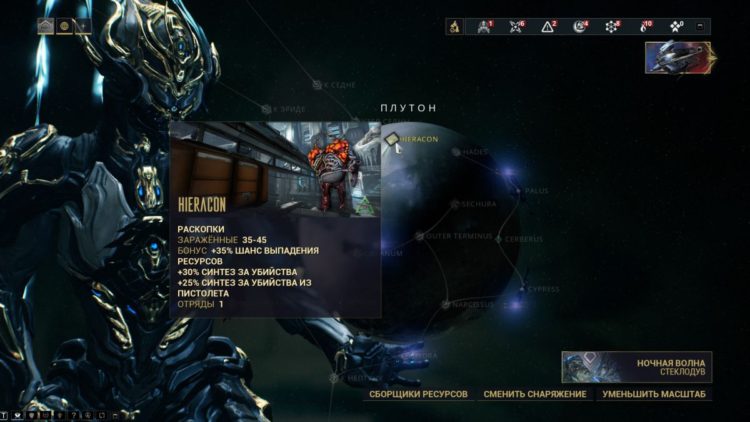
Task: Open the Ночная волна Стеклодув panel
Action: [636, 366]
